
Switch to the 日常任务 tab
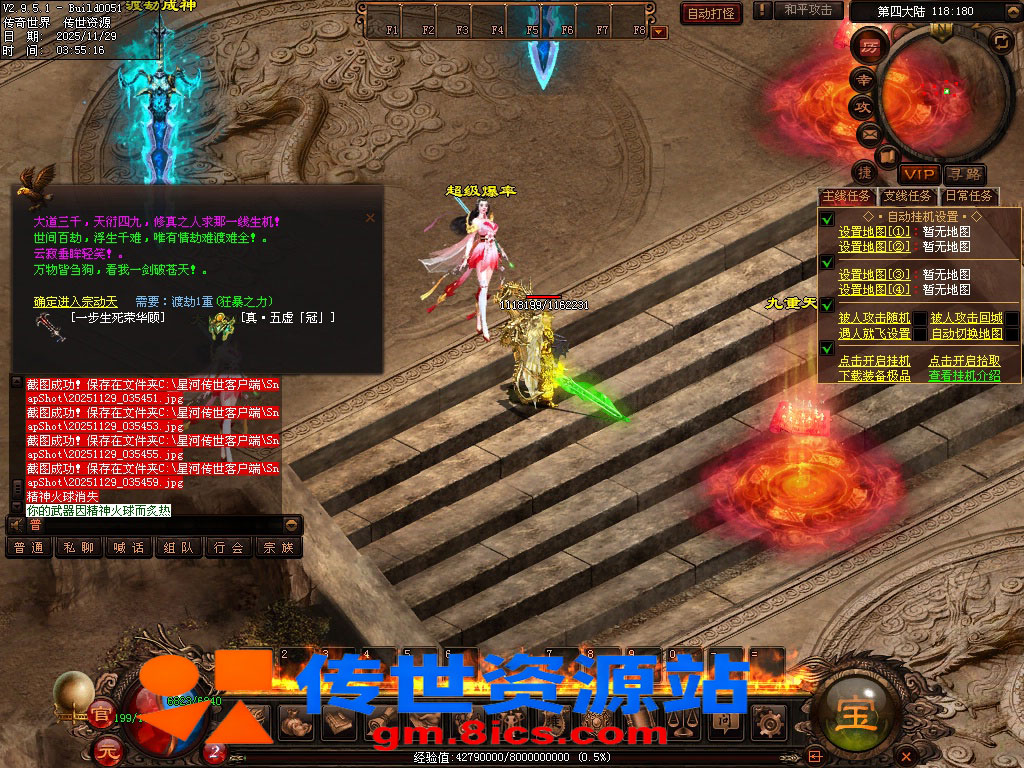pos(969,196)
